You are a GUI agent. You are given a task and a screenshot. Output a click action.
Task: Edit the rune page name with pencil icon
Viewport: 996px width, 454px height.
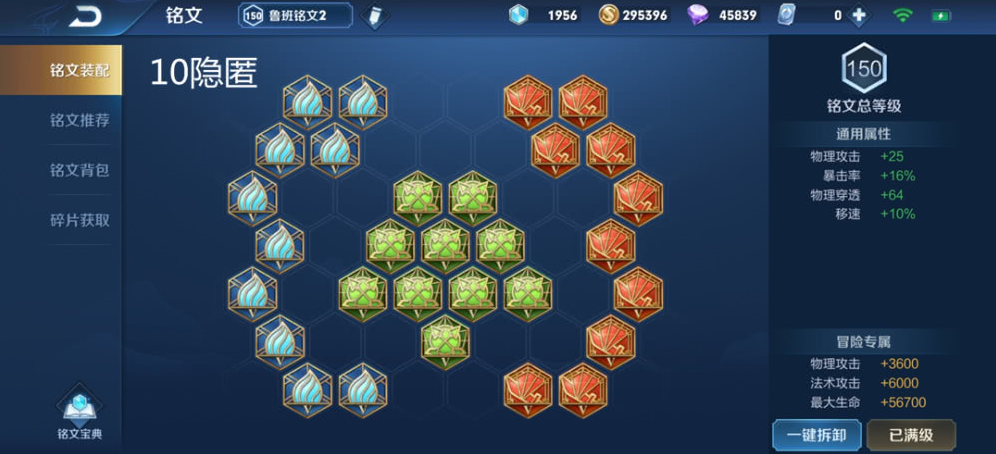click(375, 16)
